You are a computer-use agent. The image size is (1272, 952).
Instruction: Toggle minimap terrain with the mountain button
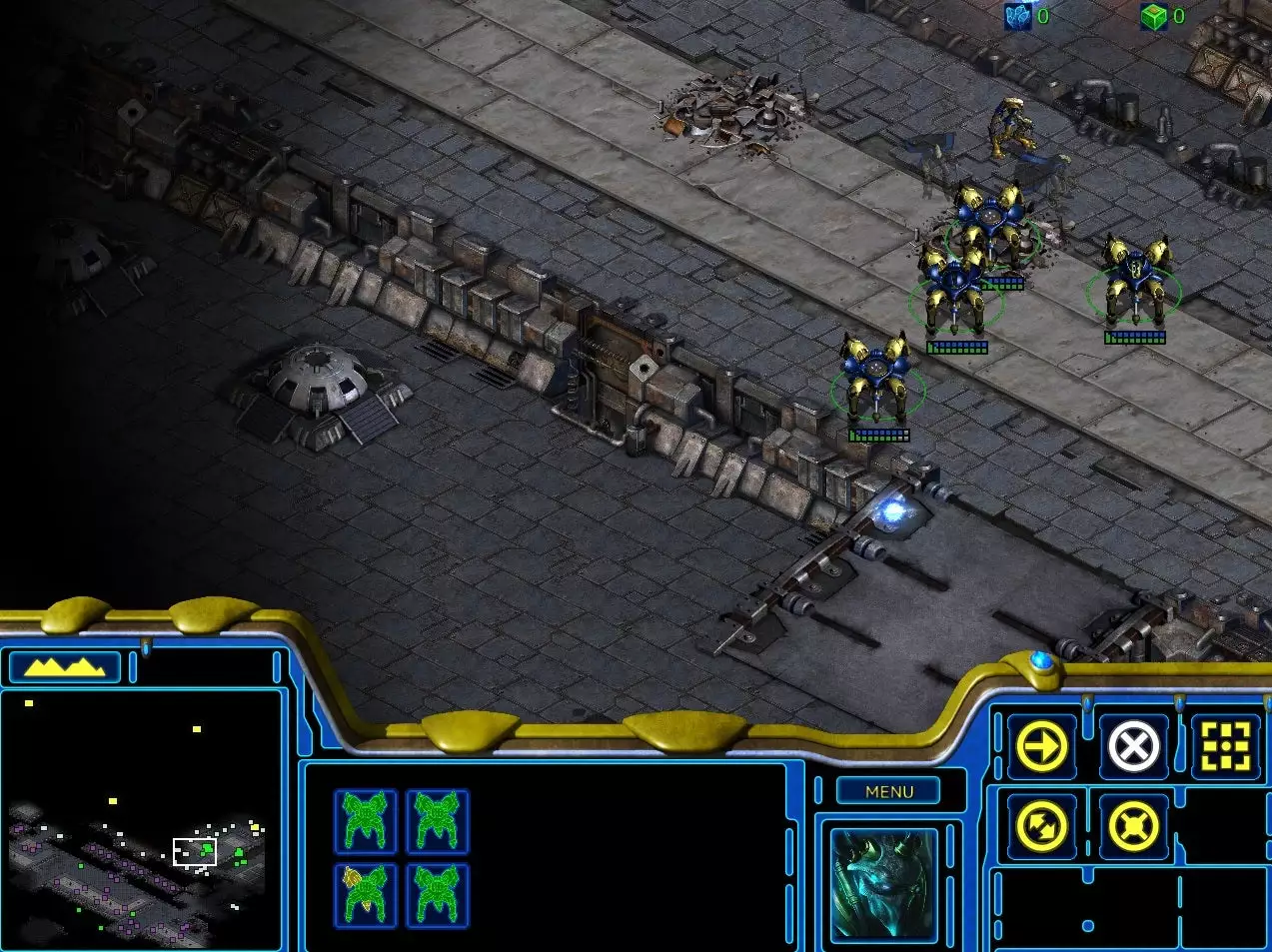pyautogui.click(x=64, y=666)
